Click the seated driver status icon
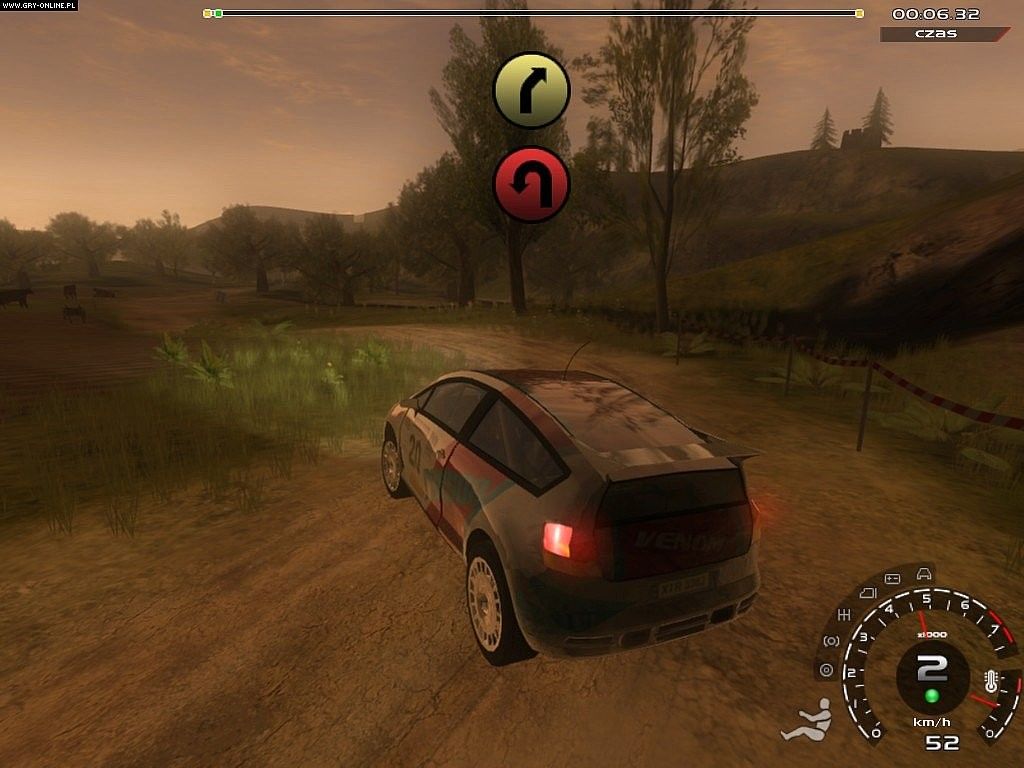This screenshot has height=768, width=1024. click(x=806, y=721)
